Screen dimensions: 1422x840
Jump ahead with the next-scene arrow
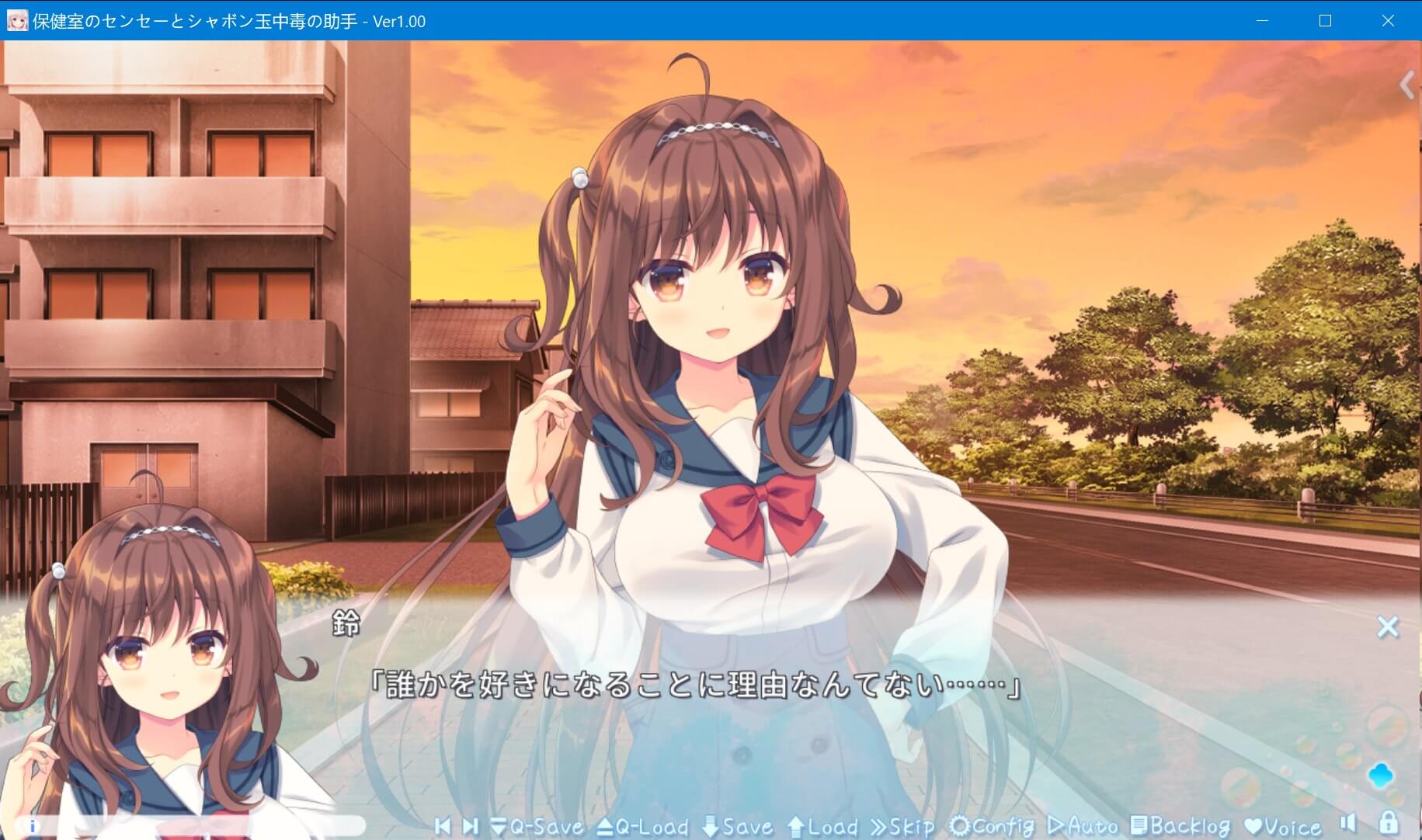[470, 826]
